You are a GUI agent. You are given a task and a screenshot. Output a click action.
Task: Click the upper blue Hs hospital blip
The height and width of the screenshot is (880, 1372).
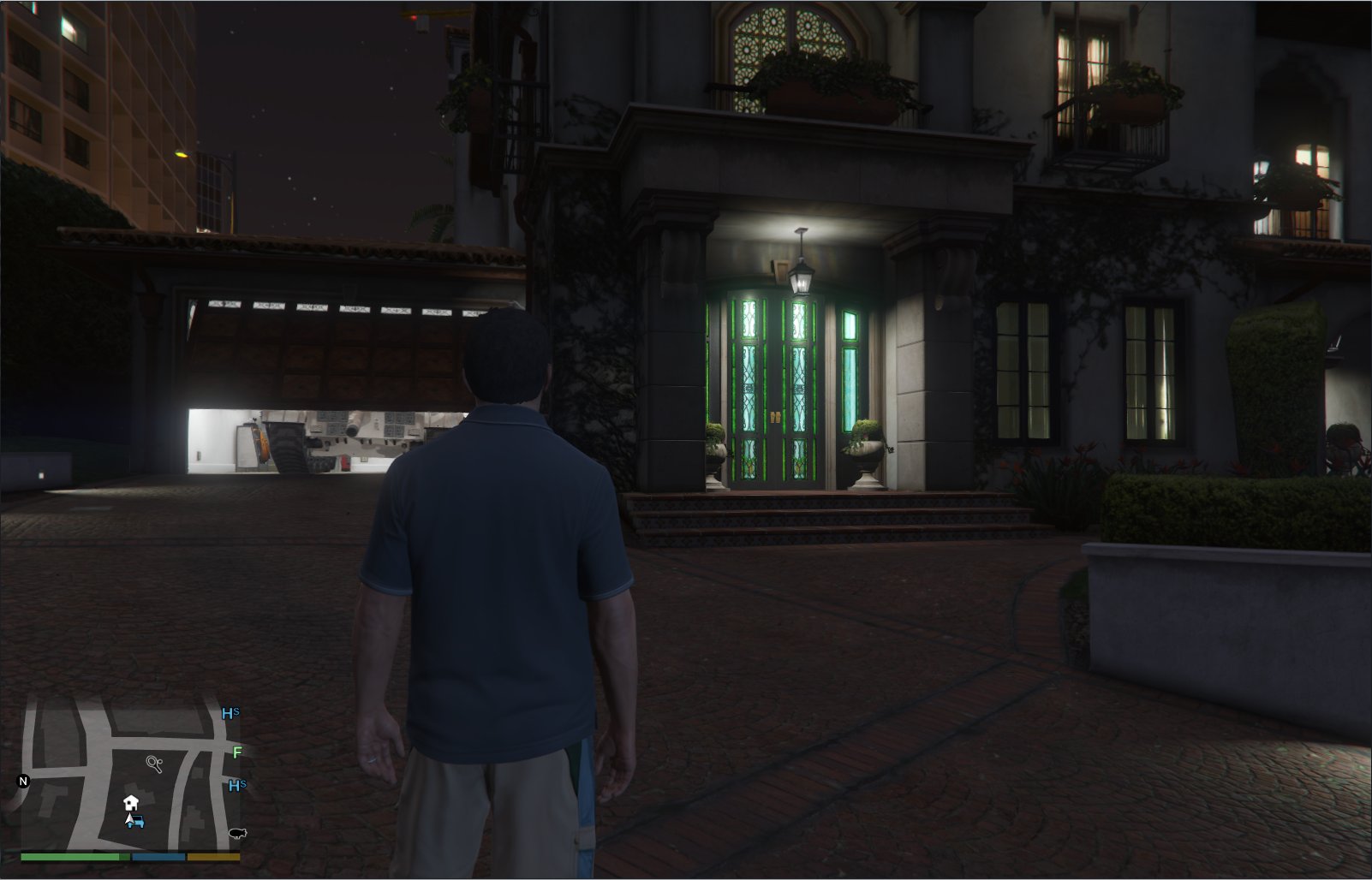(x=230, y=713)
